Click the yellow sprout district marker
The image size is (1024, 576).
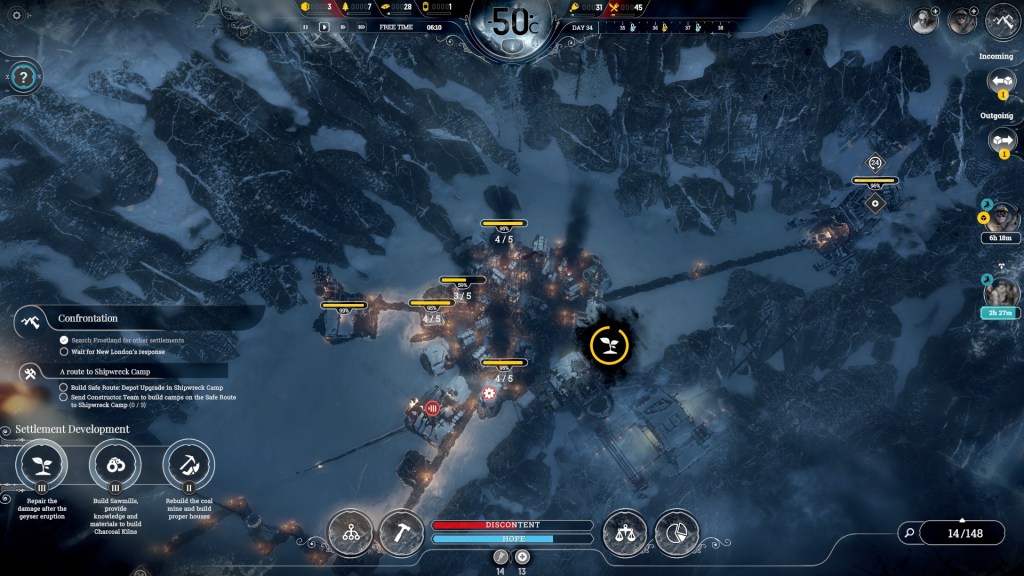coord(607,345)
